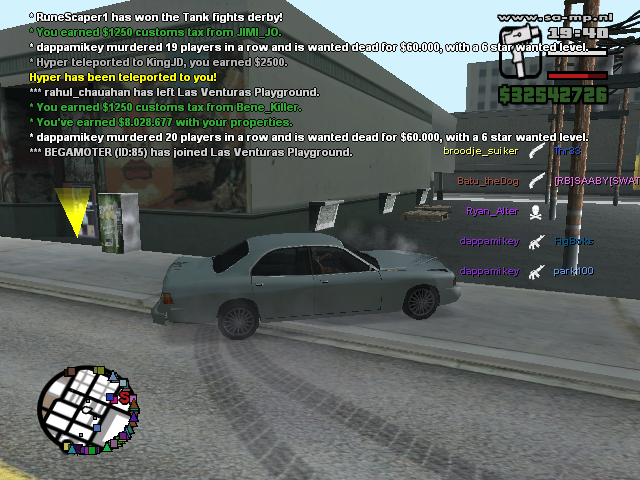This screenshot has height=480, width=640.
Task: Select the park100 victim name in kill feed
Action: click(x=573, y=271)
